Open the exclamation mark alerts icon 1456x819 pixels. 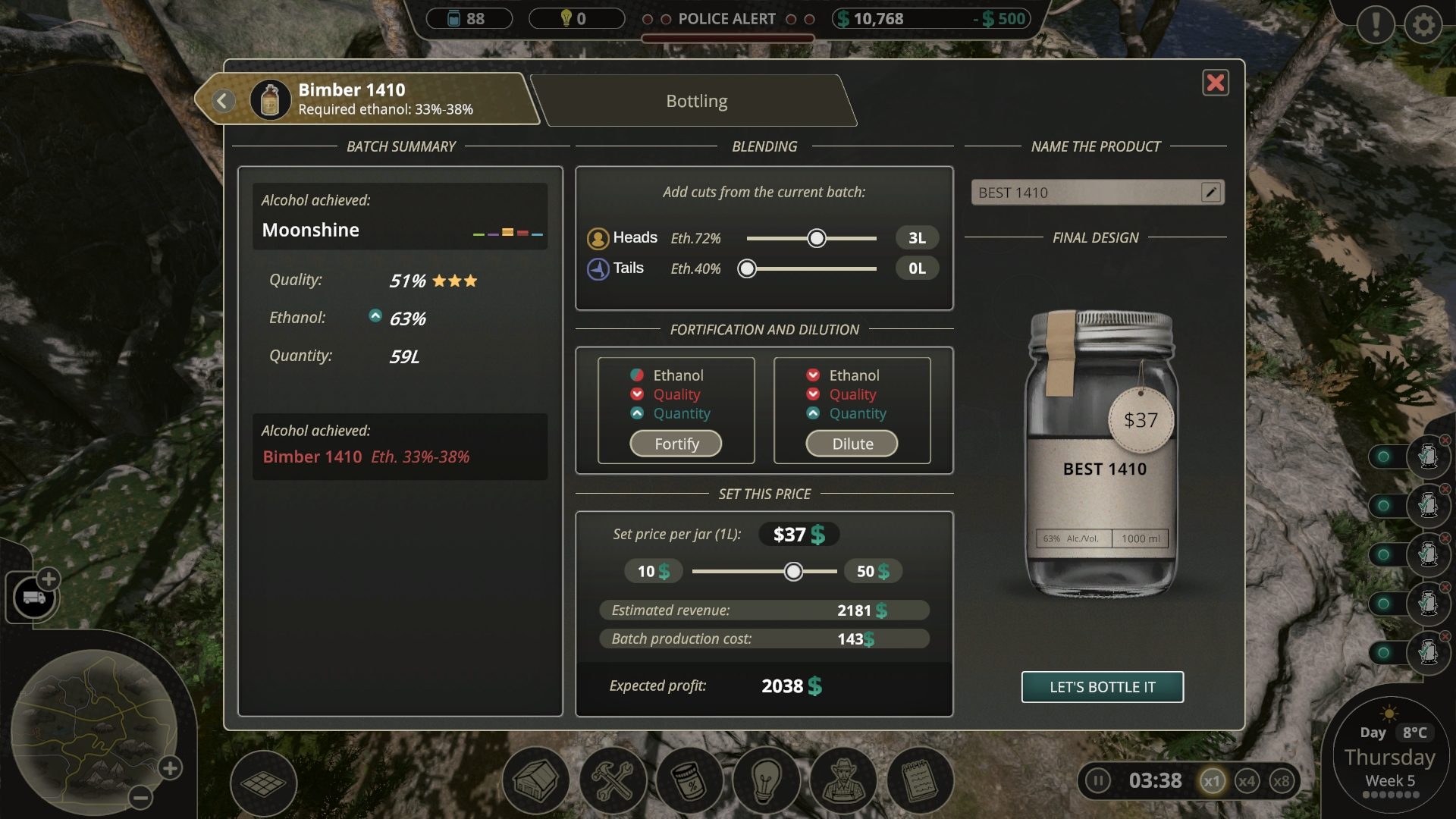point(1376,25)
